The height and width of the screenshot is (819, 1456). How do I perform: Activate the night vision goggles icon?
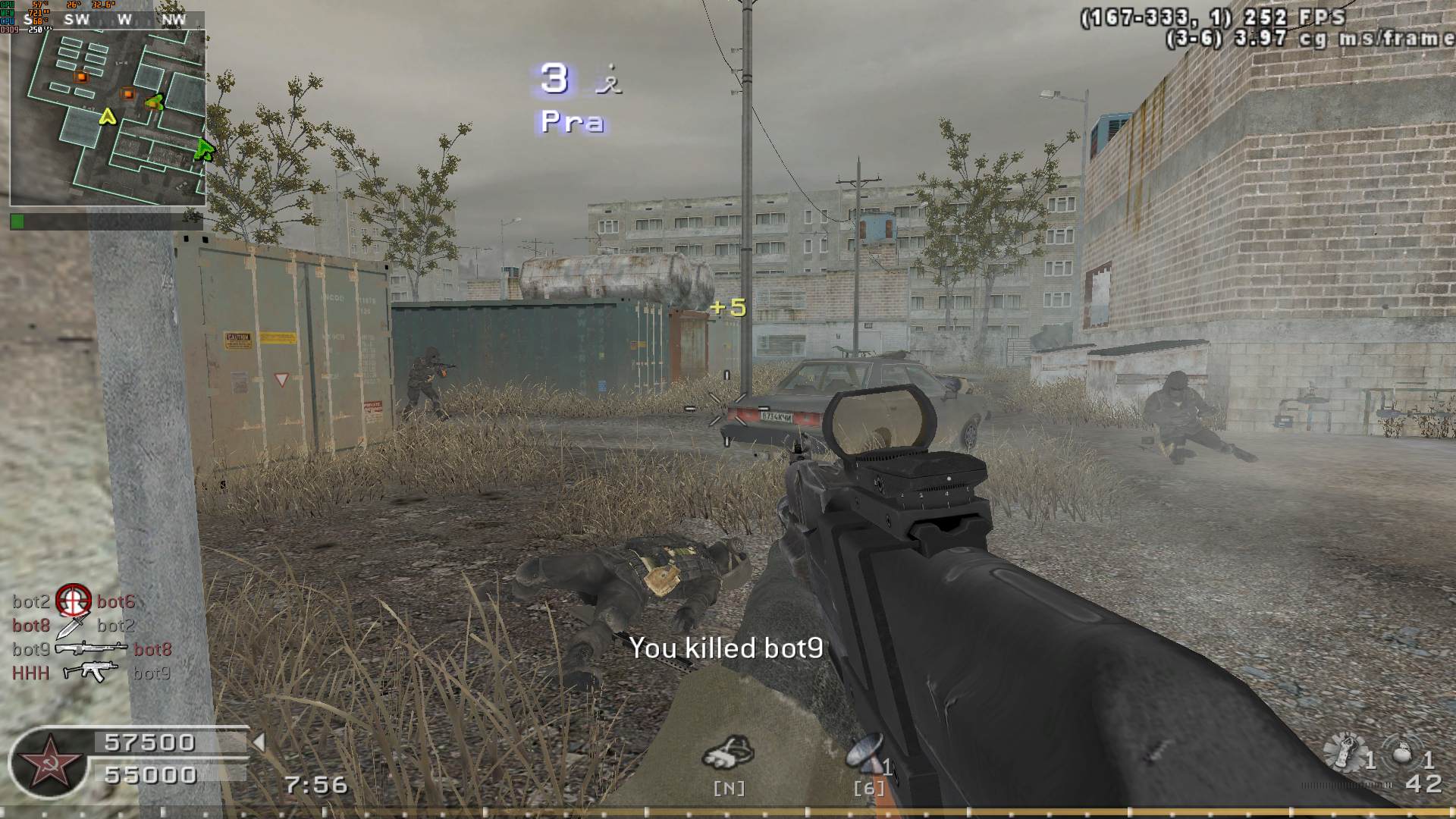click(729, 753)
